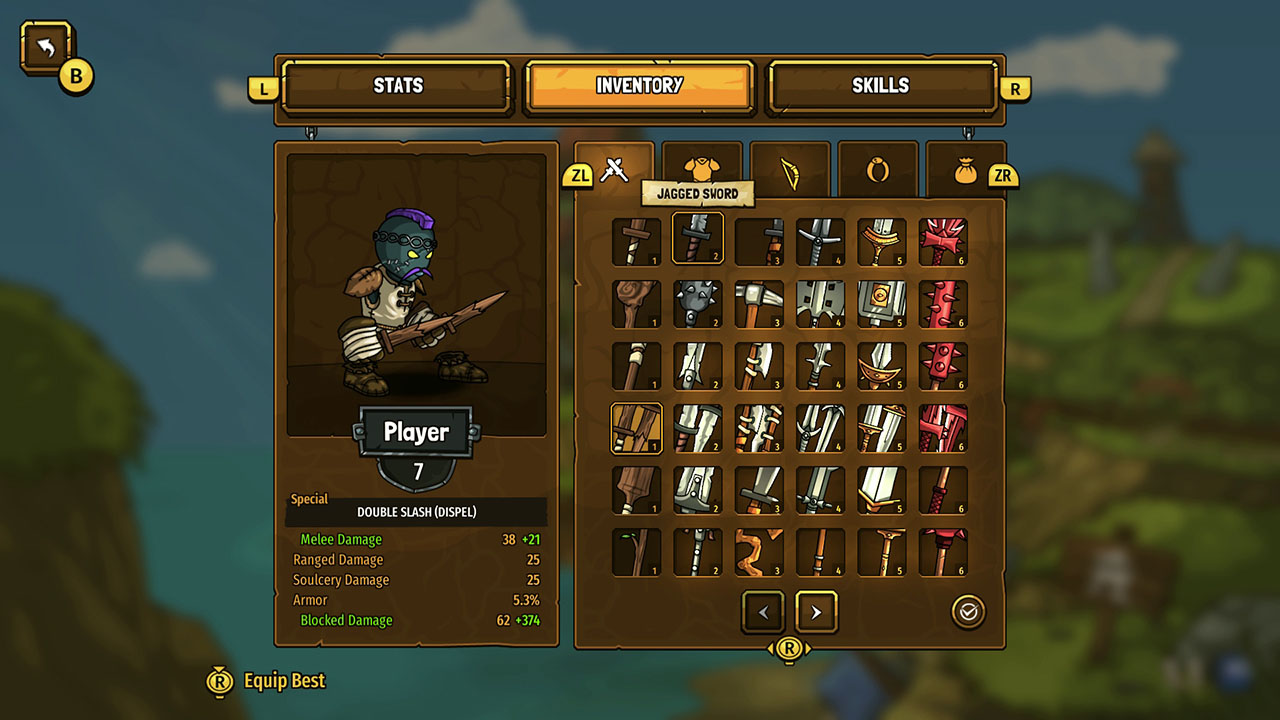1280x720 pixels.
Task: Switch to the STATS tab
Action: point(397,86)
